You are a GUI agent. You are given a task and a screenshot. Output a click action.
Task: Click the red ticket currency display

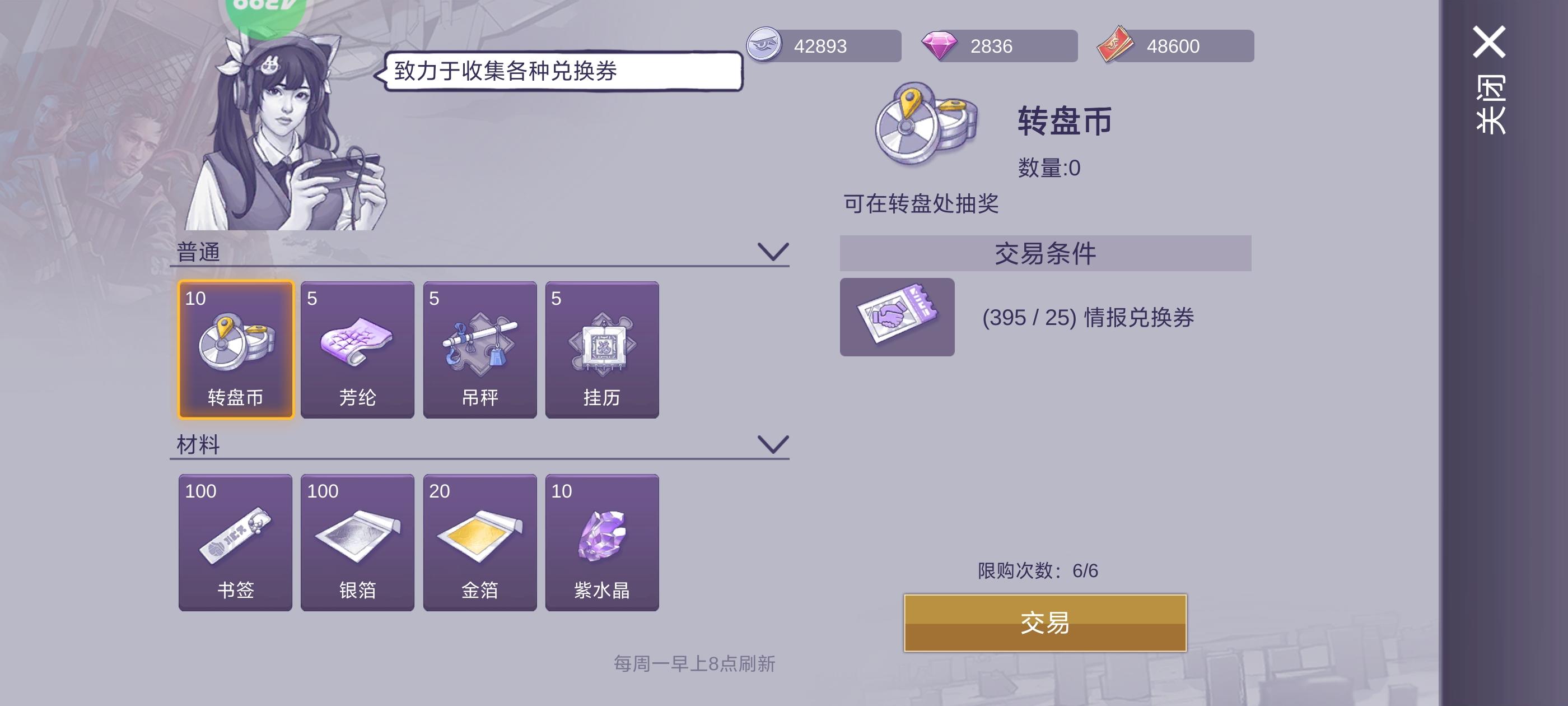tap(1175, 46)
